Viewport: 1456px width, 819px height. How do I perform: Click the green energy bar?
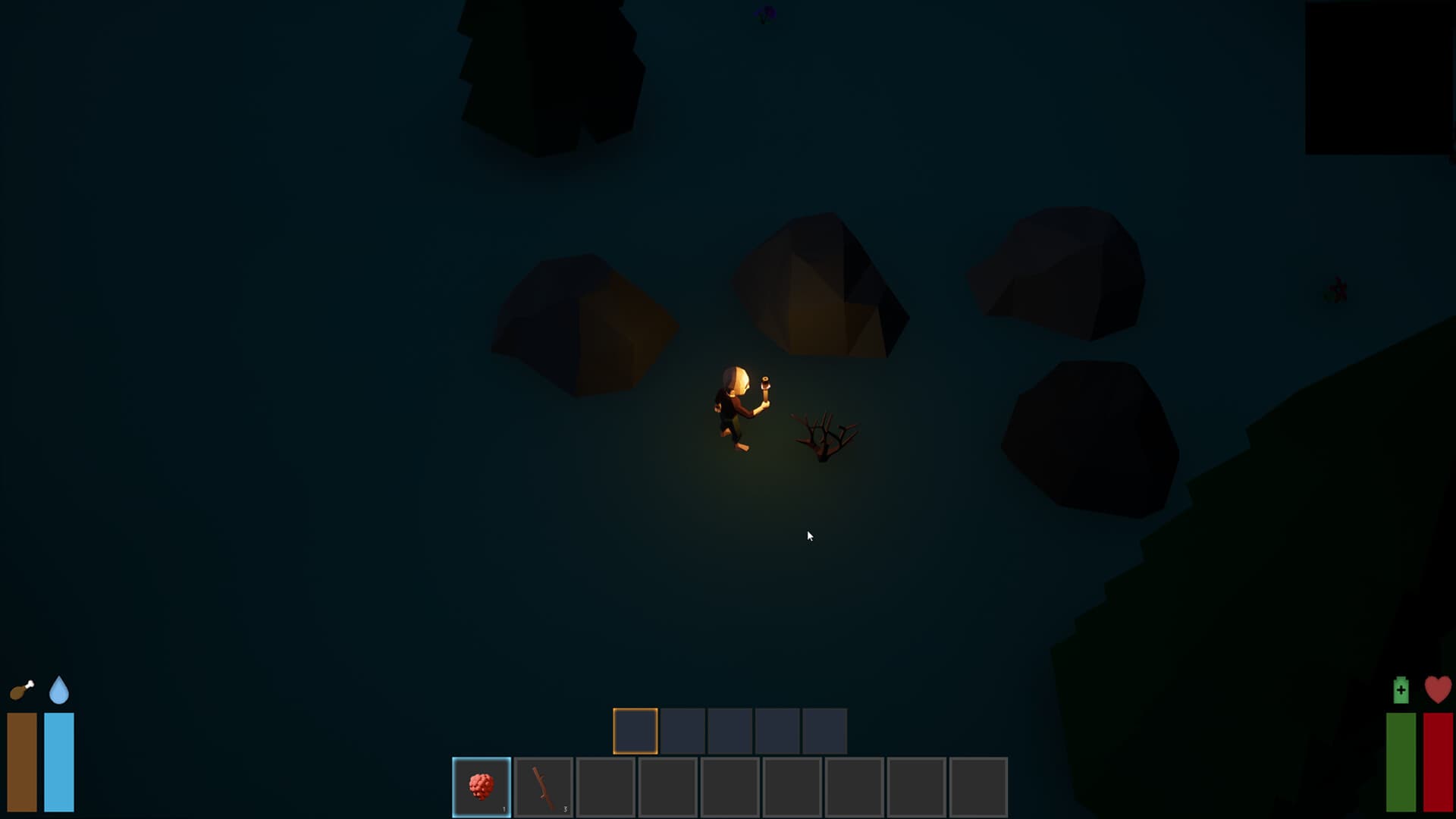[1402, 758]
